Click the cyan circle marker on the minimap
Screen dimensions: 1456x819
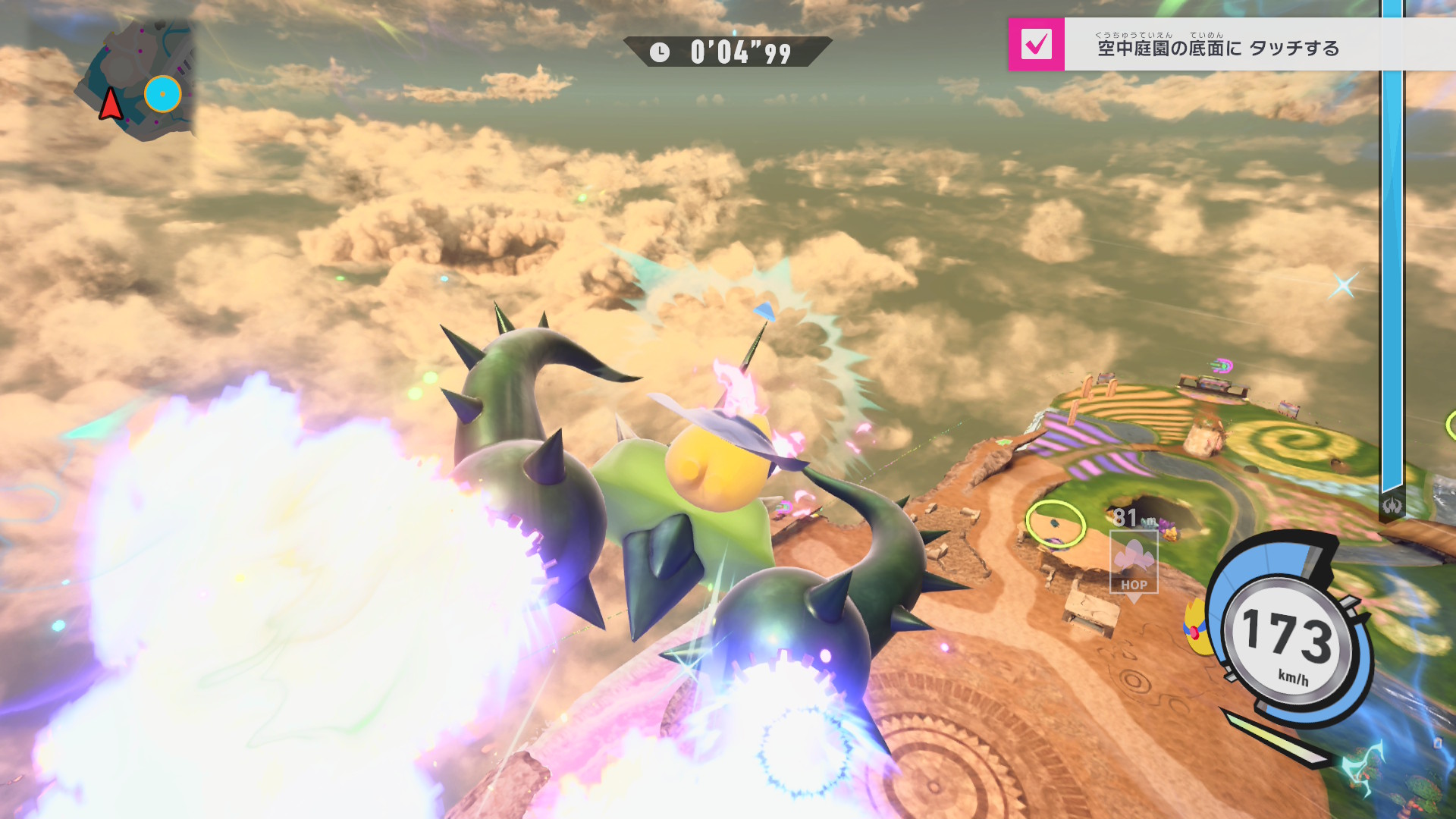(x=162, y=94)
